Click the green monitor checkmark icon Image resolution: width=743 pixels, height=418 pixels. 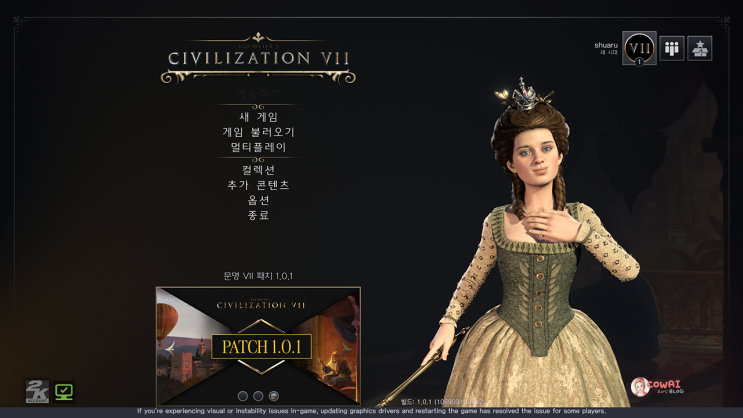pos(64,392)
